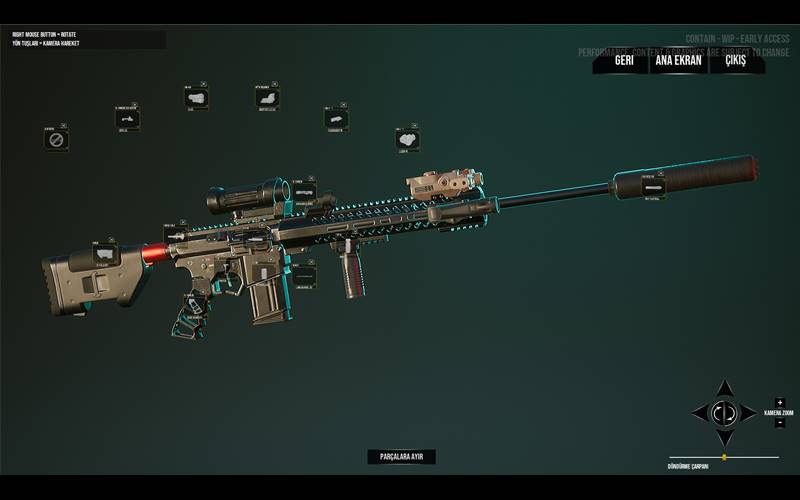Move the camera right with the arrow

tap(750, 412)
